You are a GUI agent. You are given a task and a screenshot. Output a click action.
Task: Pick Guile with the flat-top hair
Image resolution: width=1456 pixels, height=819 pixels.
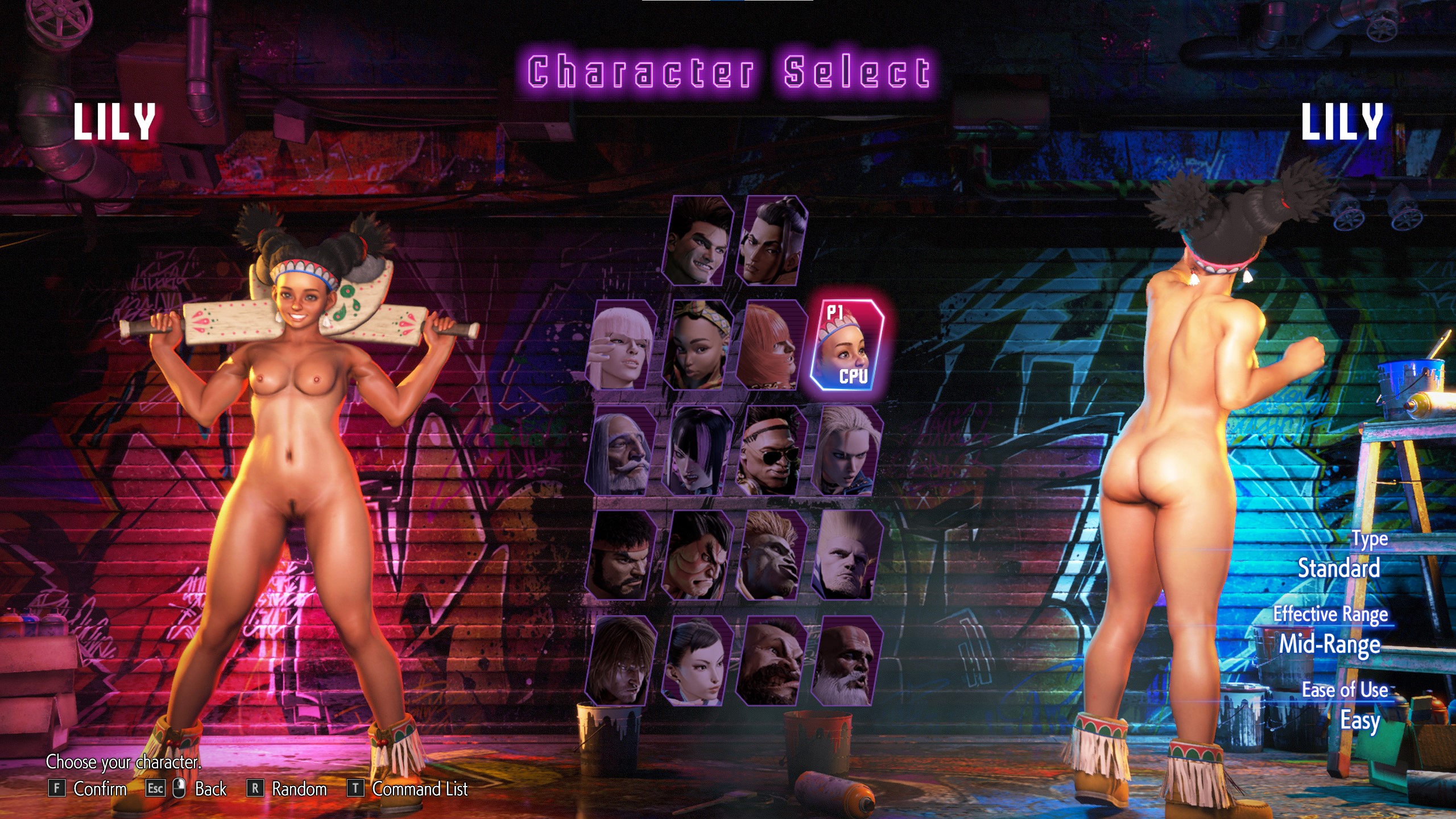click(847, 555)
